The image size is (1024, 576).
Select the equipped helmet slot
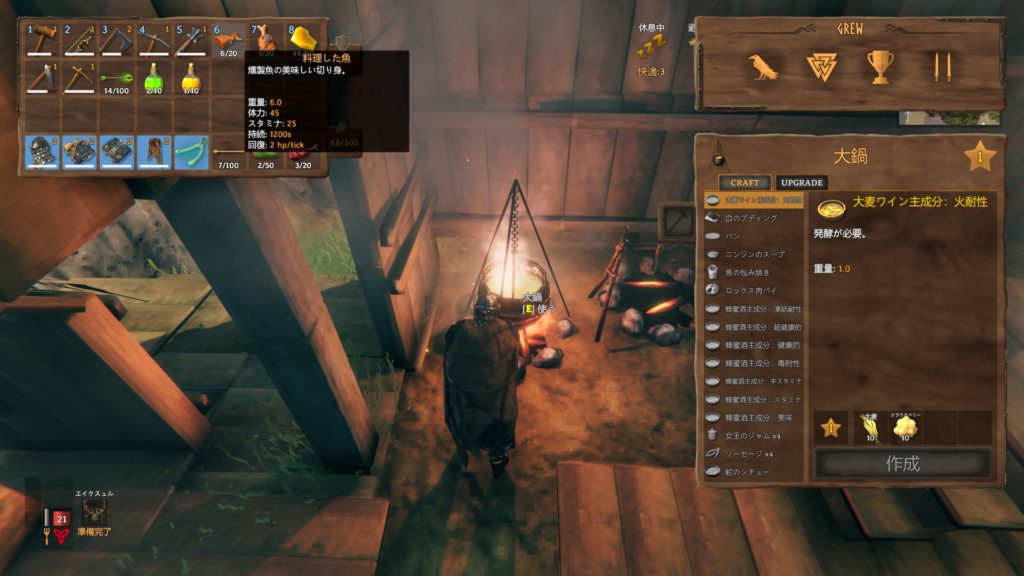click(44, 151)
